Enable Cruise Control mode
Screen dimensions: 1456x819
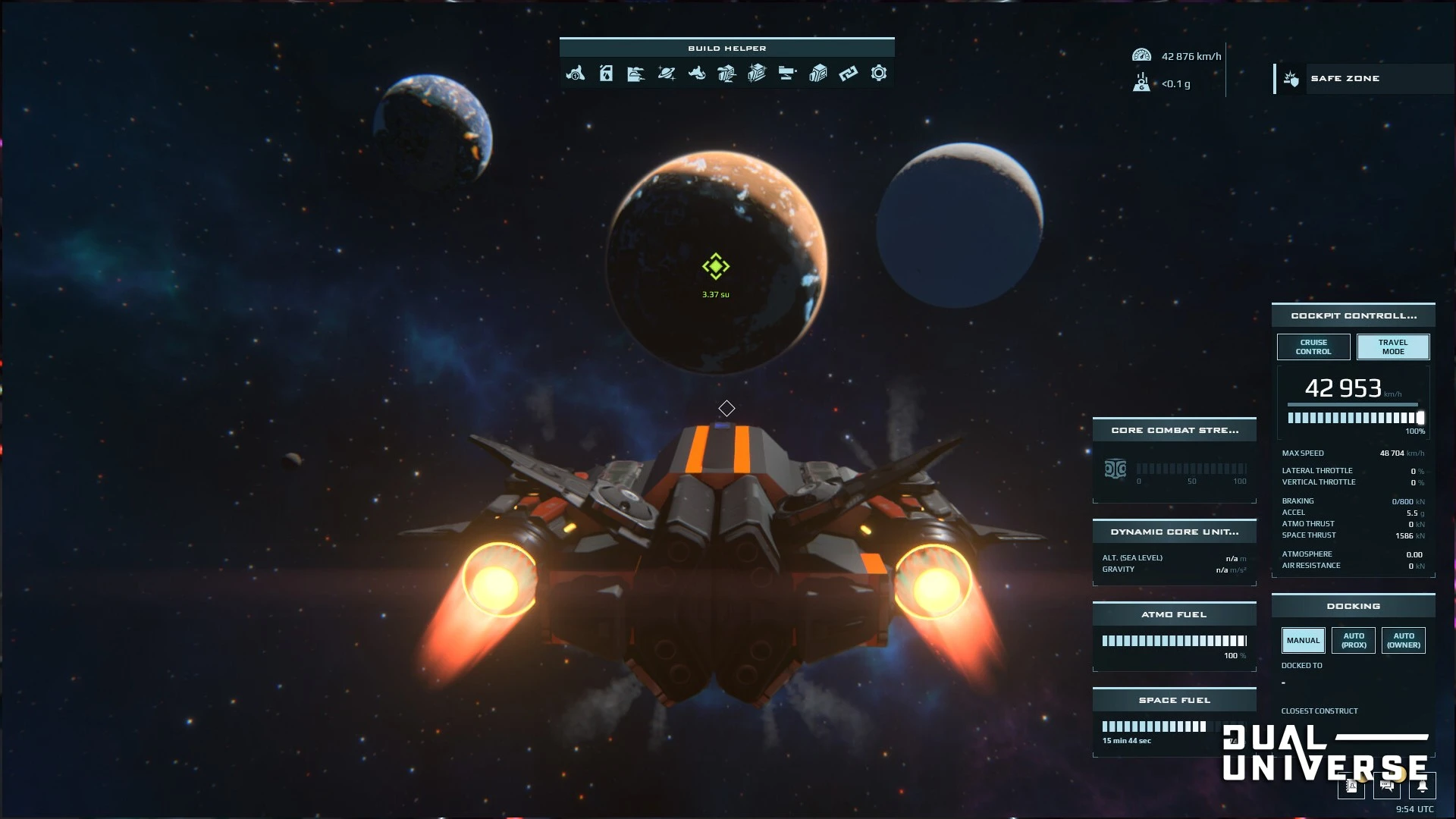point(1313,347)
